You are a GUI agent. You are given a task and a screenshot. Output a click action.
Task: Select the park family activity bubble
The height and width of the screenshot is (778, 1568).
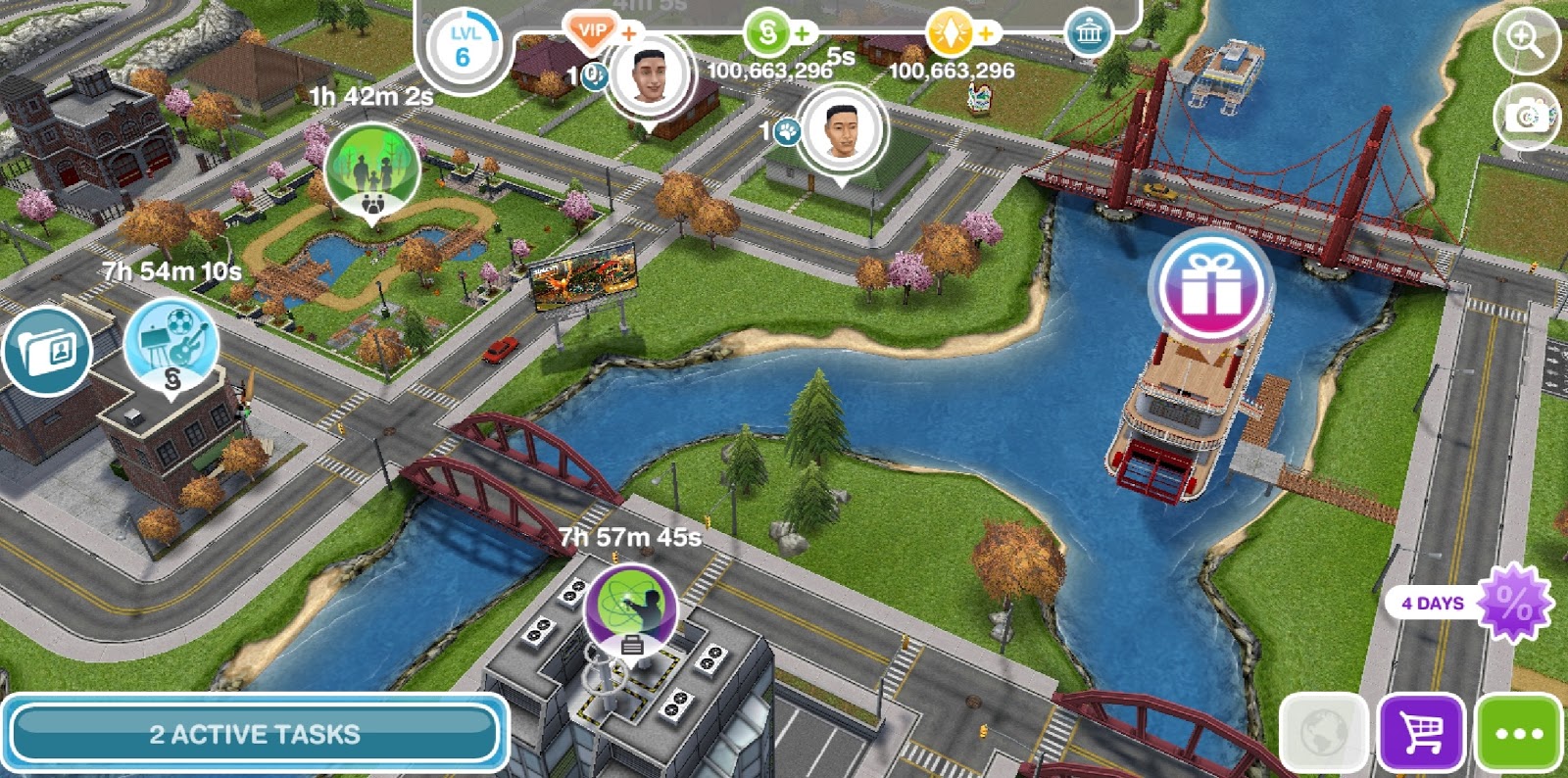371,171
